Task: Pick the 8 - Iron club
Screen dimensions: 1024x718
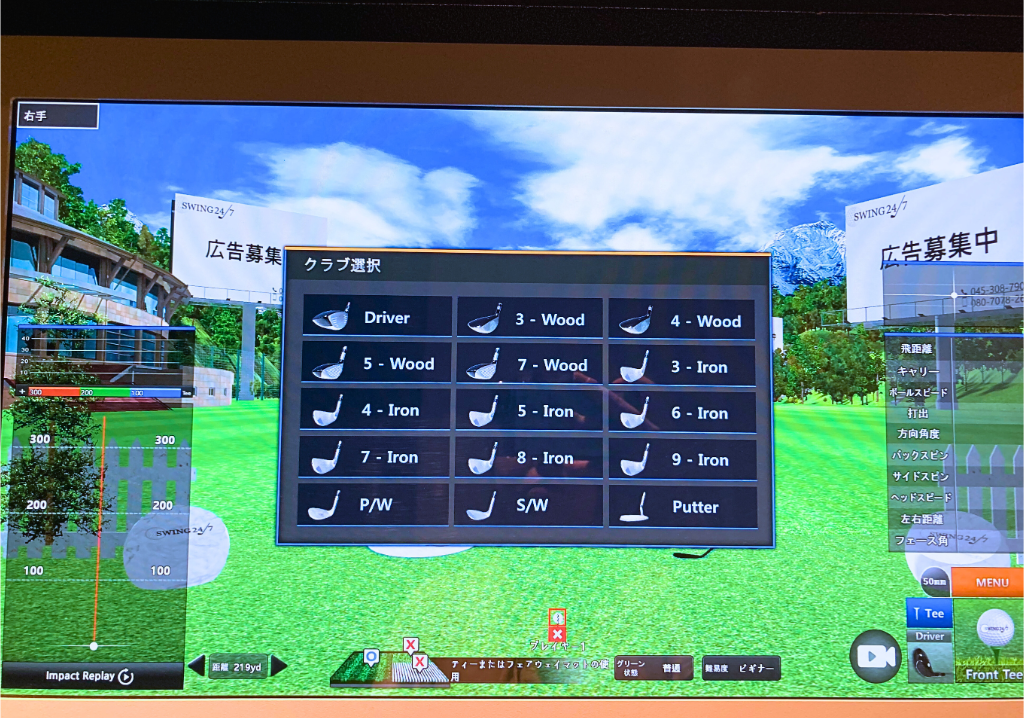Action: 528,458
